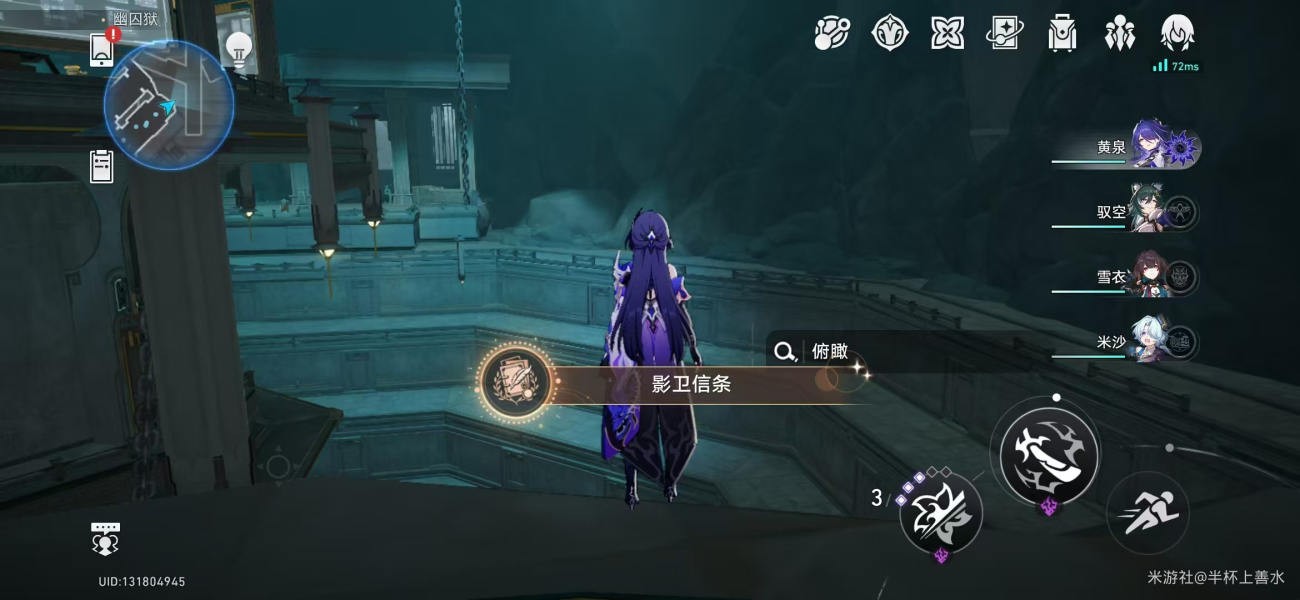Open the star card warp icon
This screenshot has width=1300, height=600.
[x=1004, y=33]
